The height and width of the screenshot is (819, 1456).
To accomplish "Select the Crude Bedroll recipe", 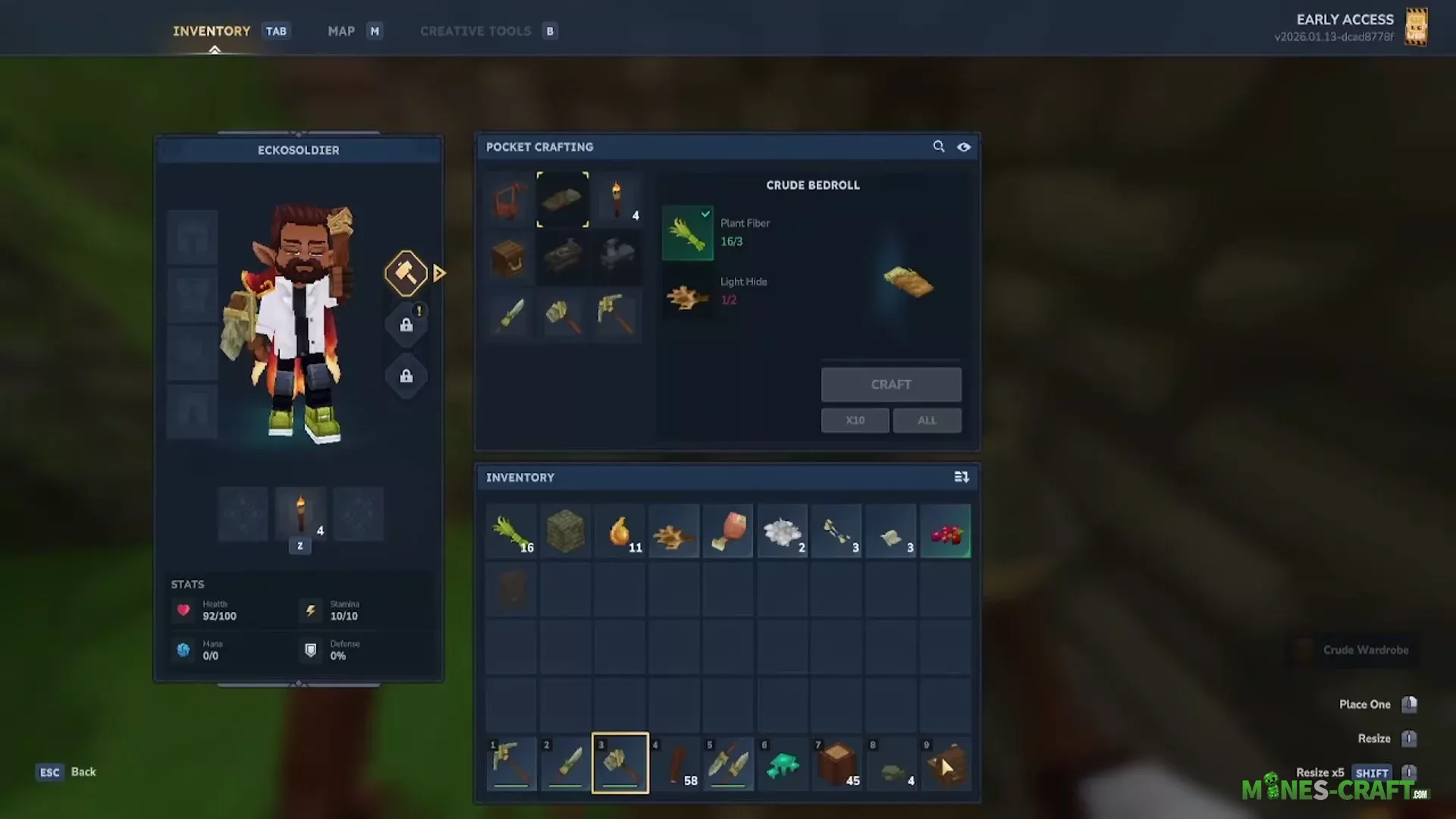I will [x=563, y=199].
